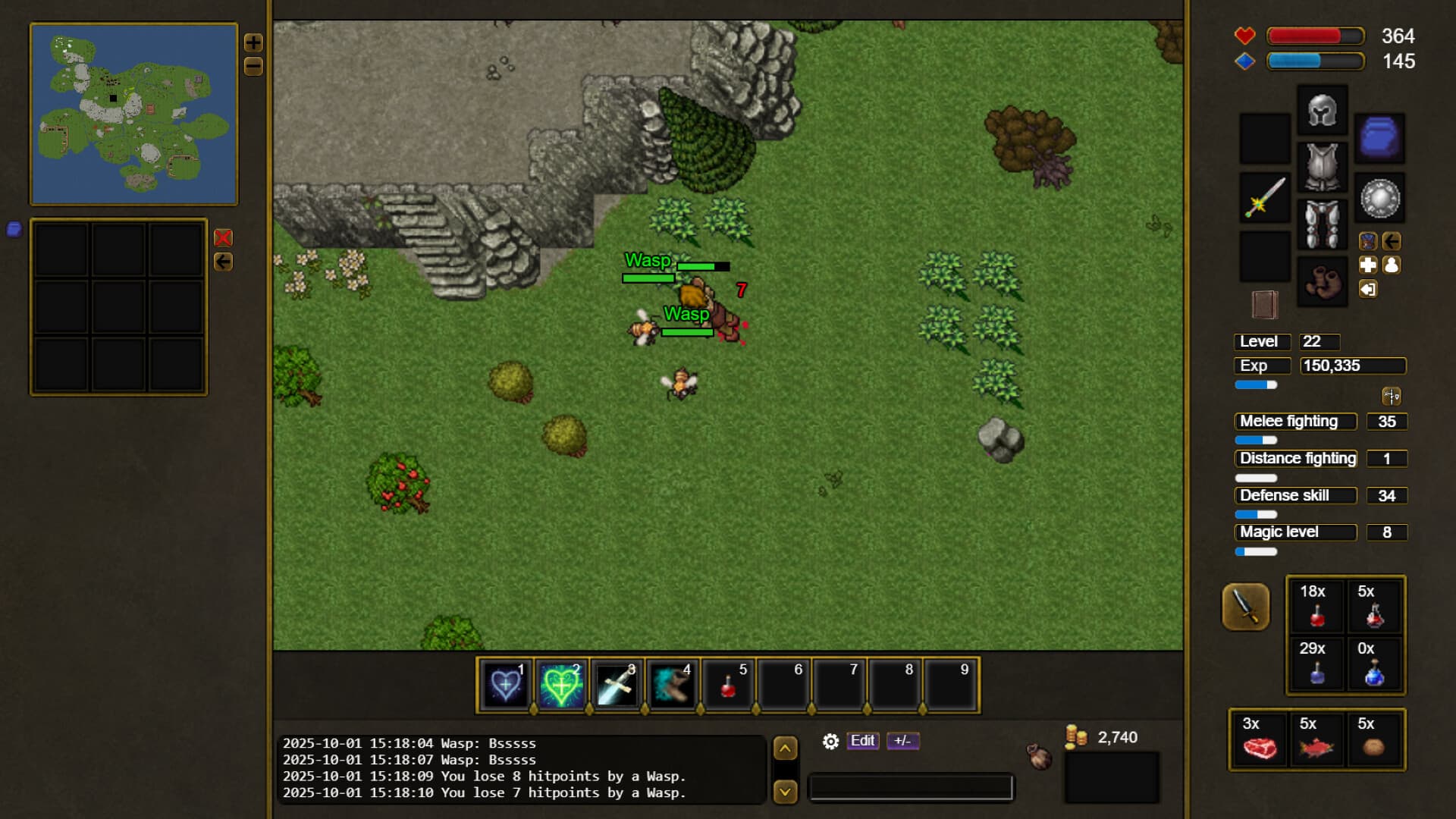Viewport: 1456px width, 819px height.
Task: Open chat settings with the gear icon
Action: (830, 742)
